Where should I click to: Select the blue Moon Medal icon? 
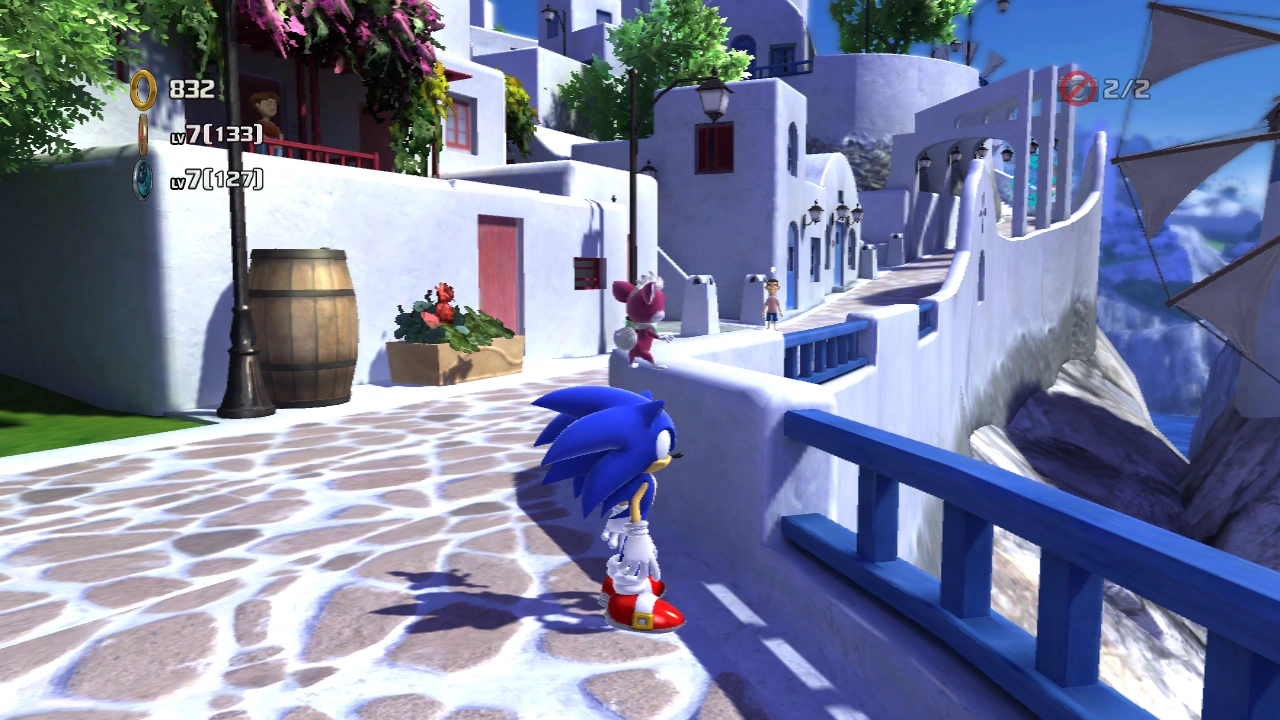pos(144,180)
